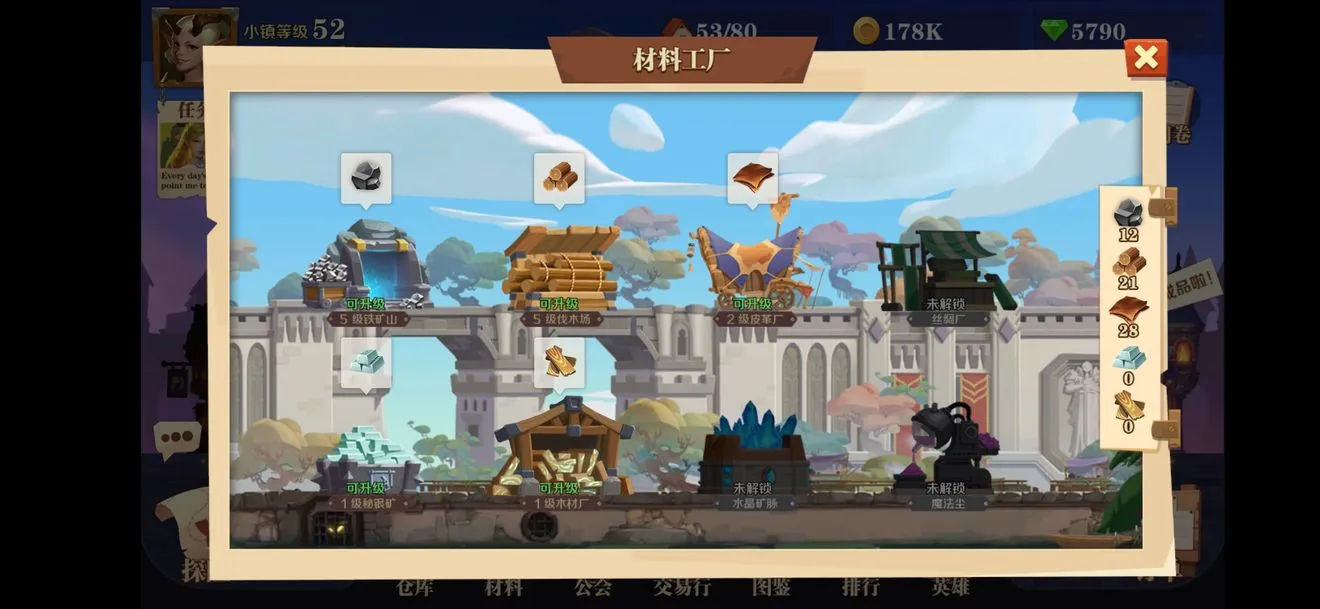This screenshot has width=1320, height=609.
Task: Choose the locked 魔法尘 building
Action: [946, 452]
